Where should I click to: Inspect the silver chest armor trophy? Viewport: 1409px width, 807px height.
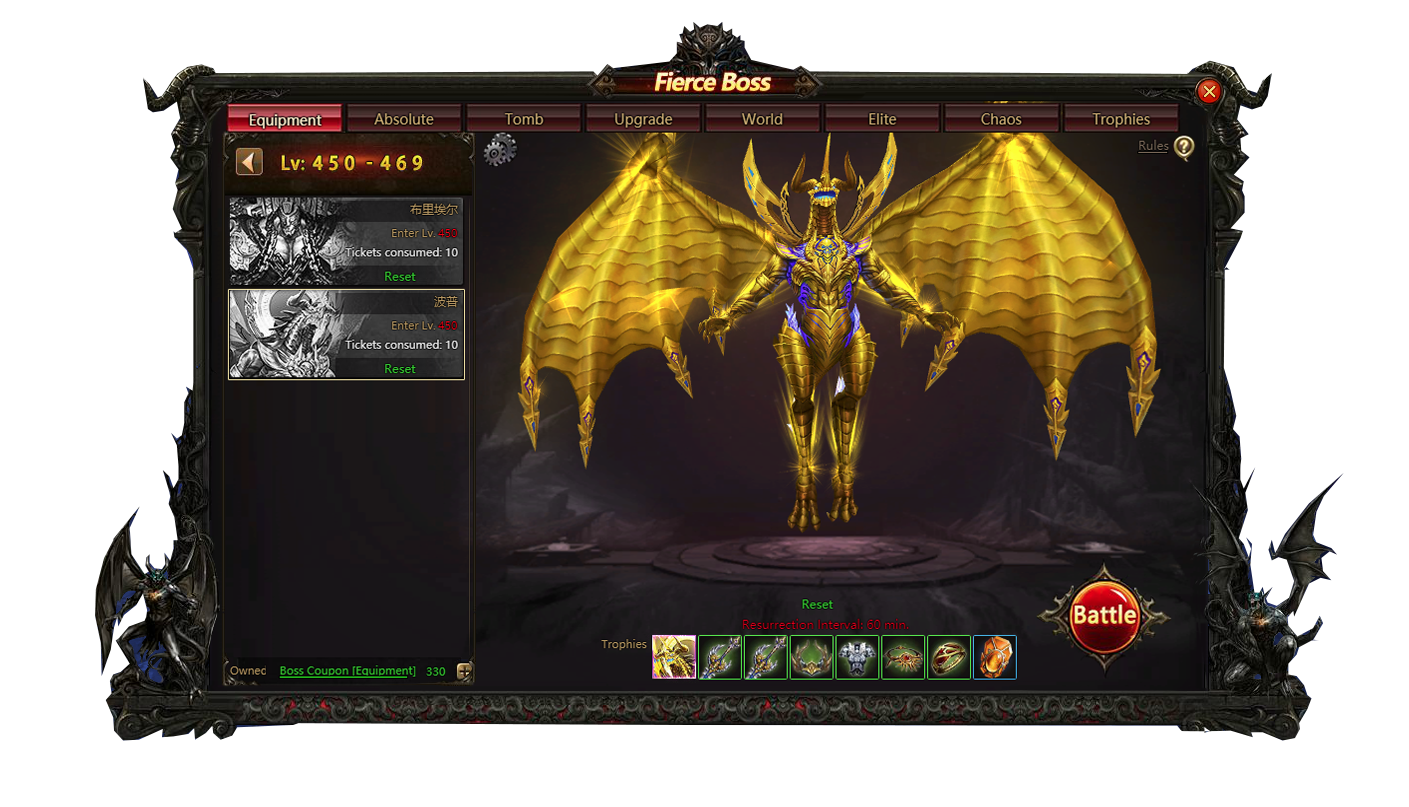pyautogui.click(x=857, y=657)
